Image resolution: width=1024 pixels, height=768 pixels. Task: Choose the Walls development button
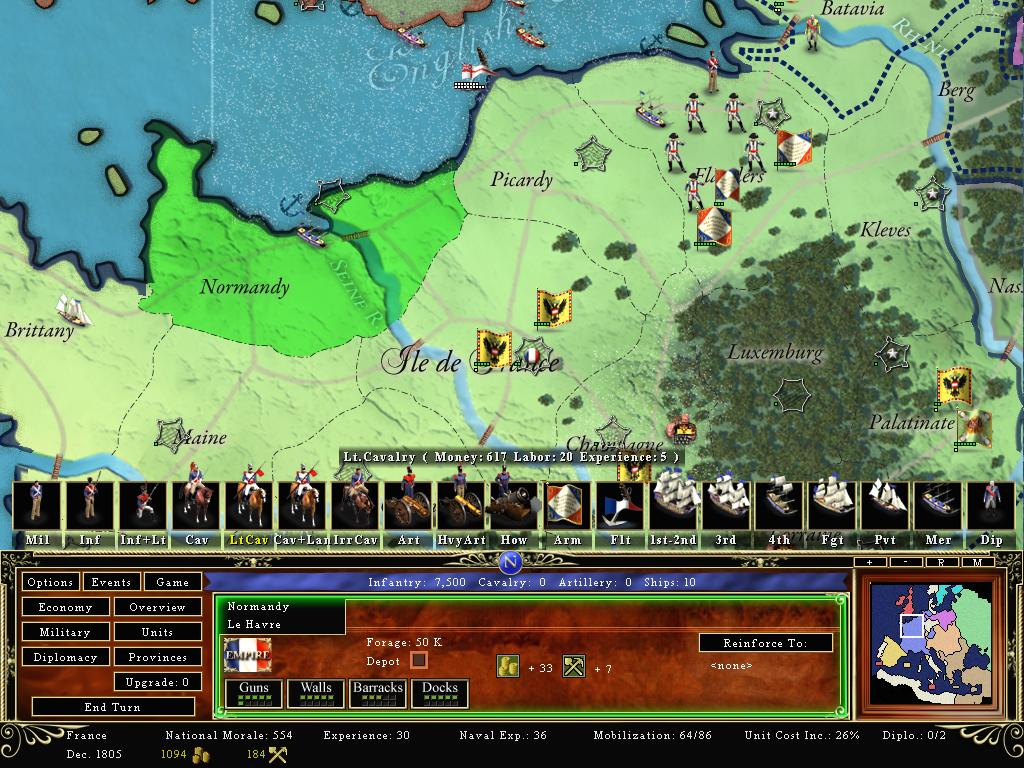point(316,692)
